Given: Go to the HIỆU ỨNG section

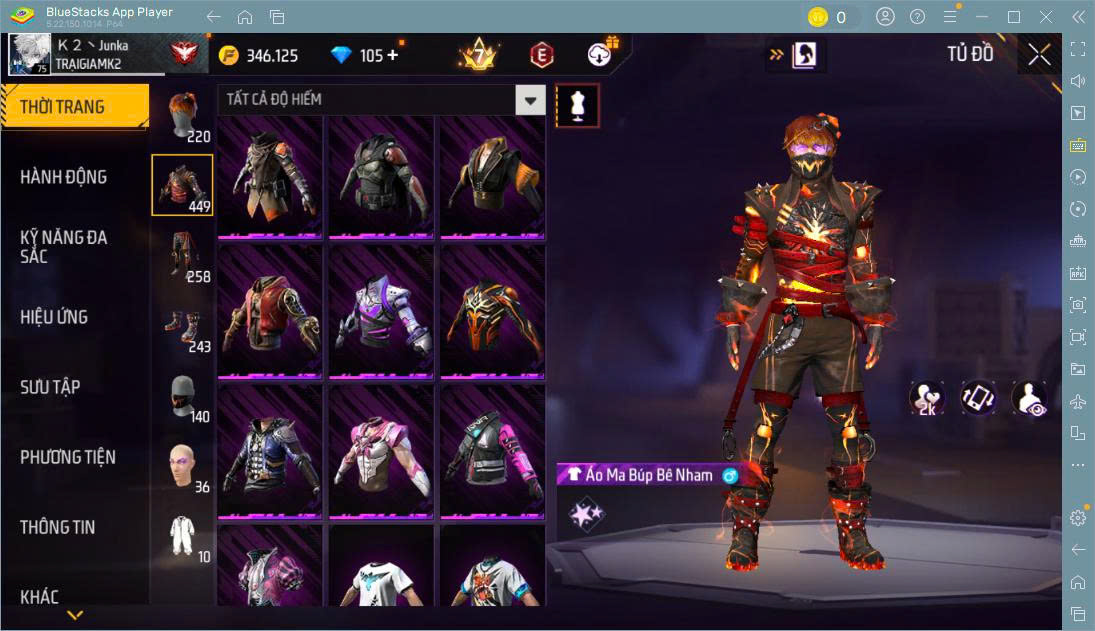Looking at the screenshot, I should point(55,317).
